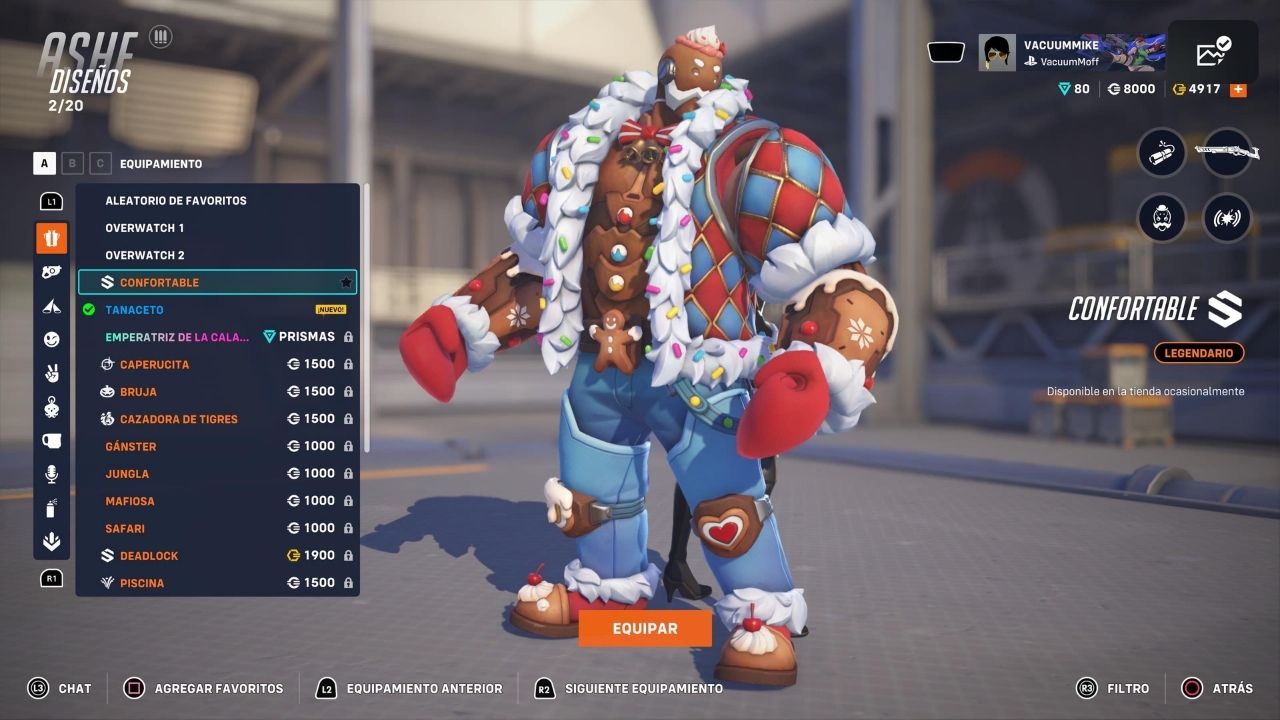This screenshot has height=720, width=1280.
Task: Pick the Overwatch 1 skin
Action: tap(145, 228)
